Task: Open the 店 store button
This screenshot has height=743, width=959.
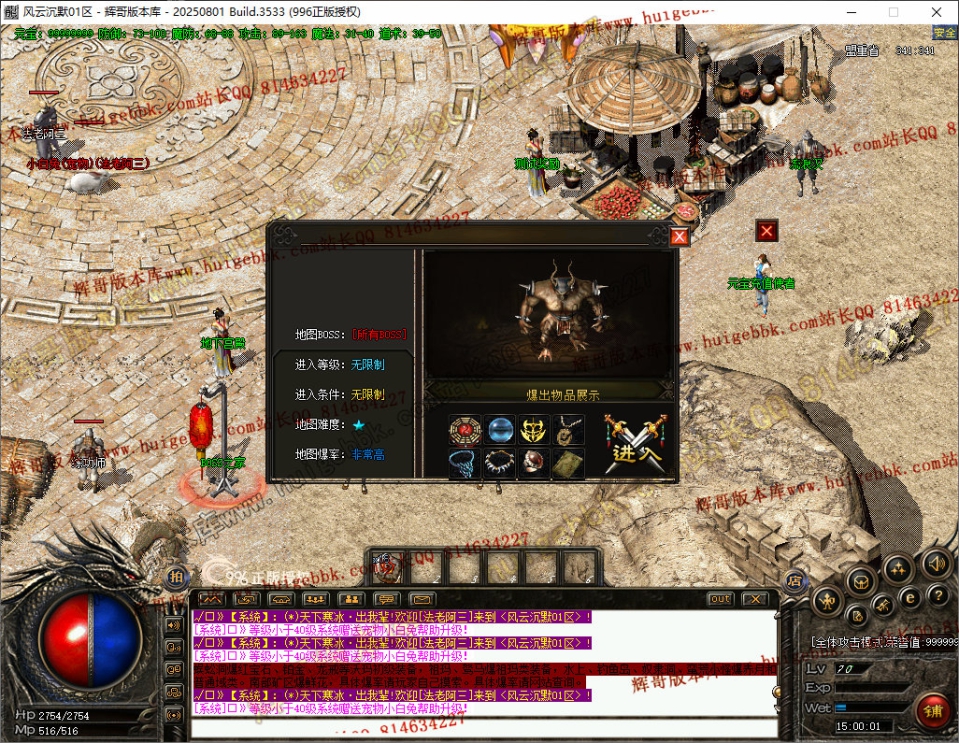Action: coord(795,578)
